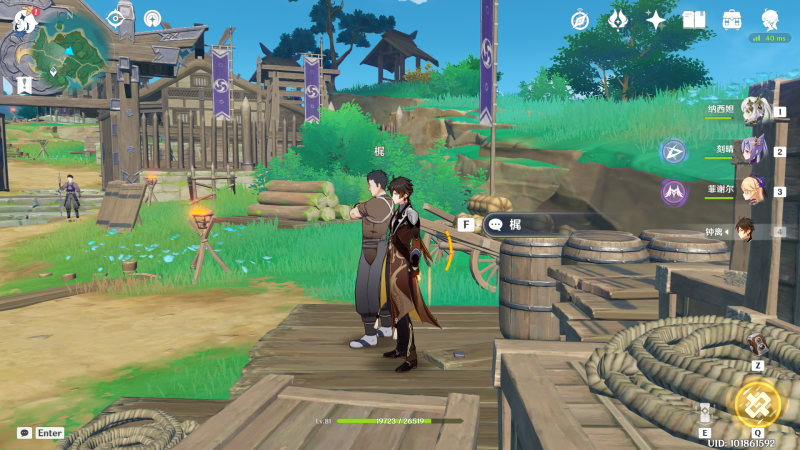Activate the elemental sight eye icon
The height and width of the screenshot is (450, 800).
tap(116, 18)
